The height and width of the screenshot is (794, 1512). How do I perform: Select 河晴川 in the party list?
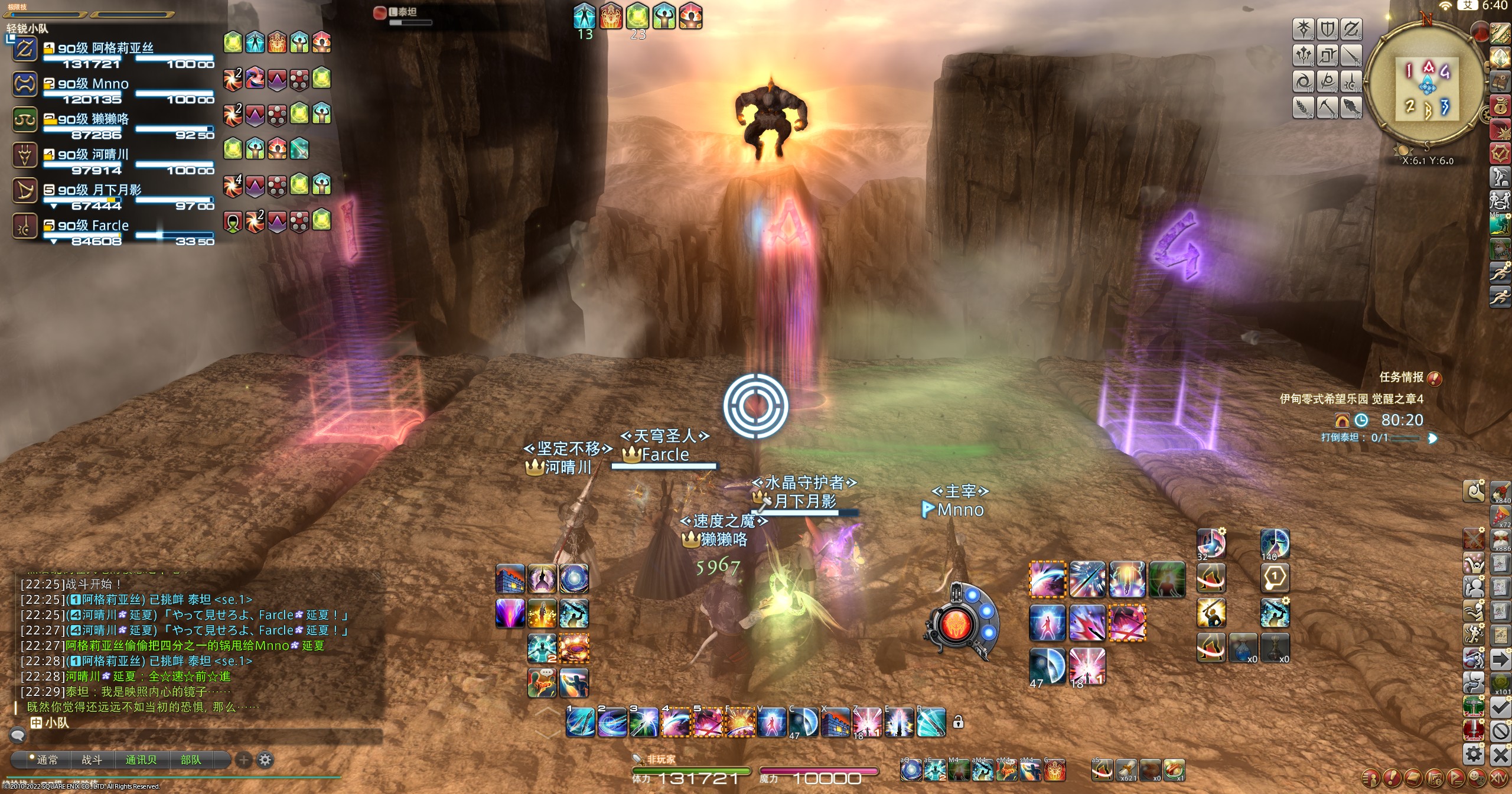[93, 155]
